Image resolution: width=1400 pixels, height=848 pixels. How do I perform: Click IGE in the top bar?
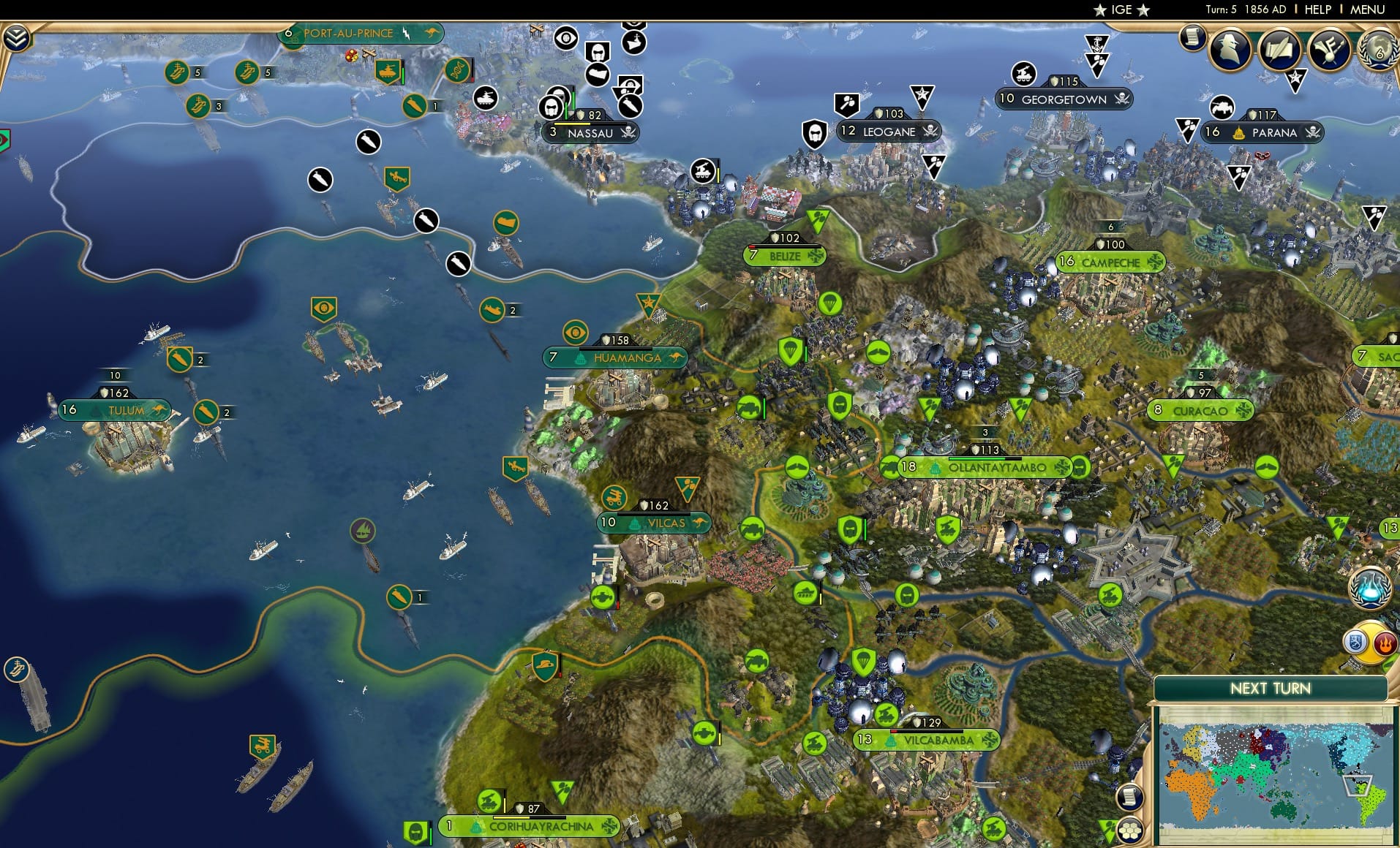(1121, 10)
